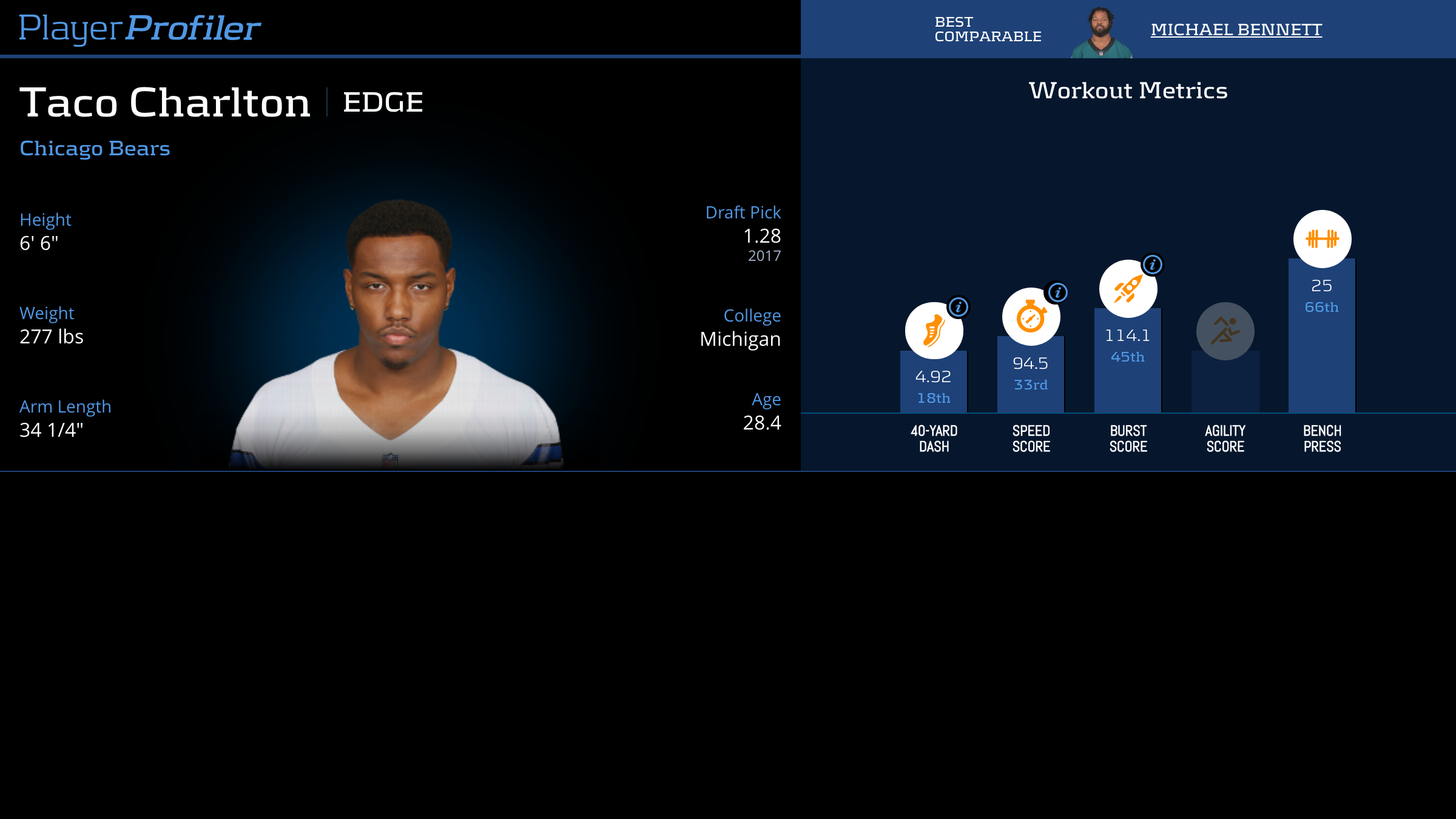Show info for the Speed Score metric

1057,292
